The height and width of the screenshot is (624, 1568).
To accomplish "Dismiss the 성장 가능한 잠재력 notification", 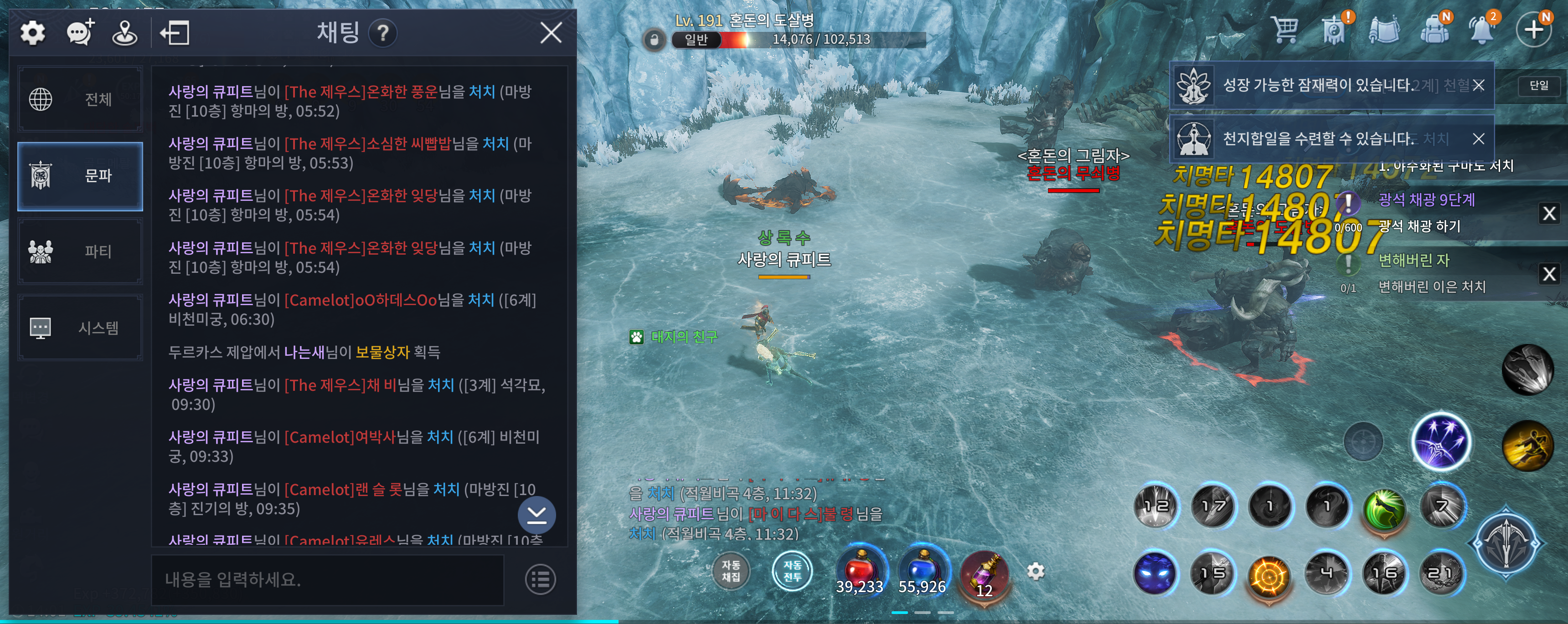I will pyautogui.click(x=1479, y=85).
